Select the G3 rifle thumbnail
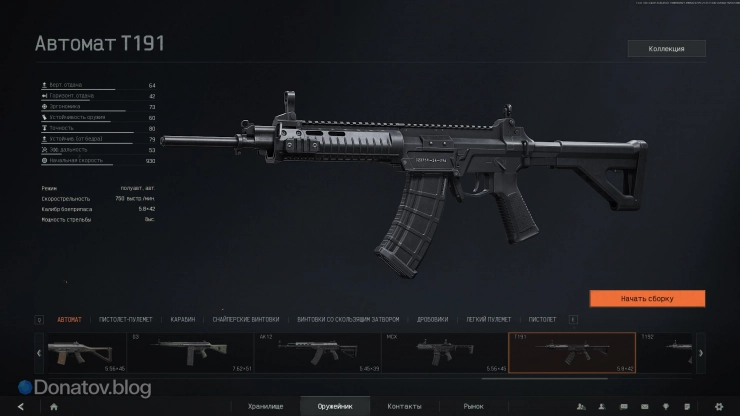The height and width of the screenshot is (416, 740). (190, 353)
